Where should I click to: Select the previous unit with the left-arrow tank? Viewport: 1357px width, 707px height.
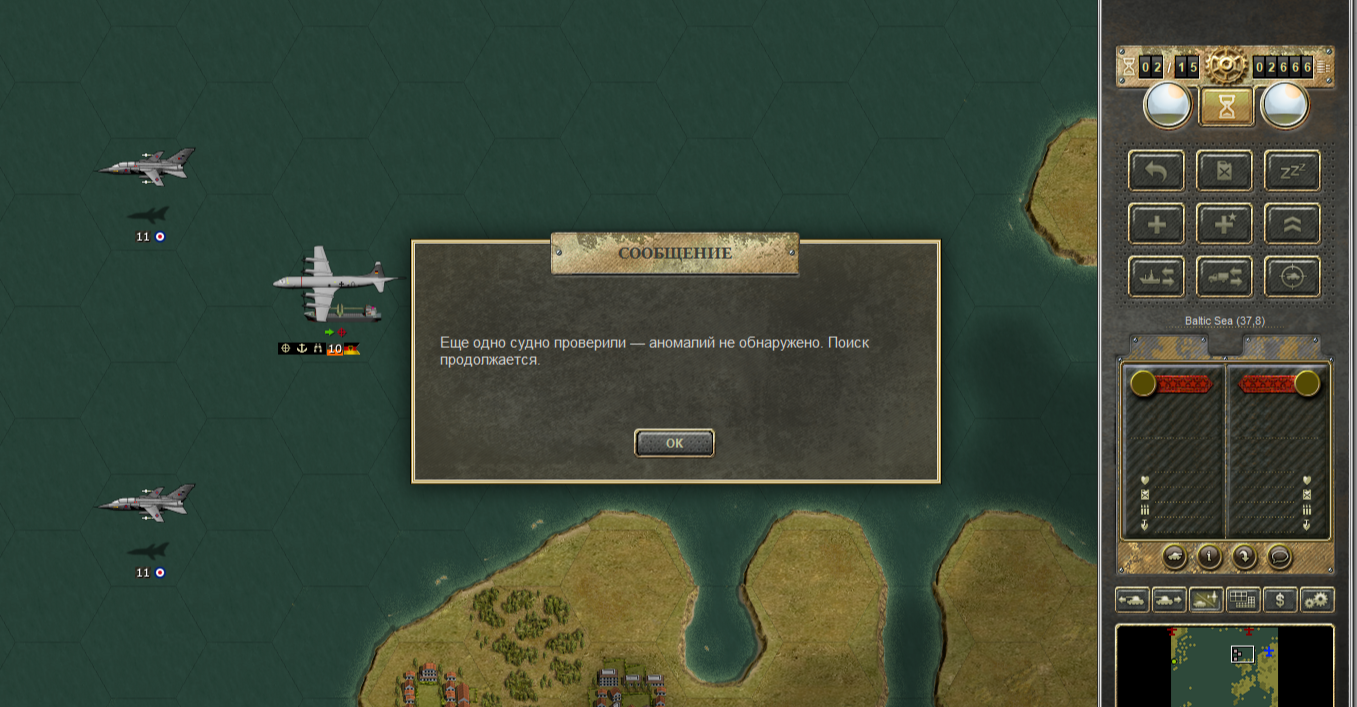[1132, 600]
